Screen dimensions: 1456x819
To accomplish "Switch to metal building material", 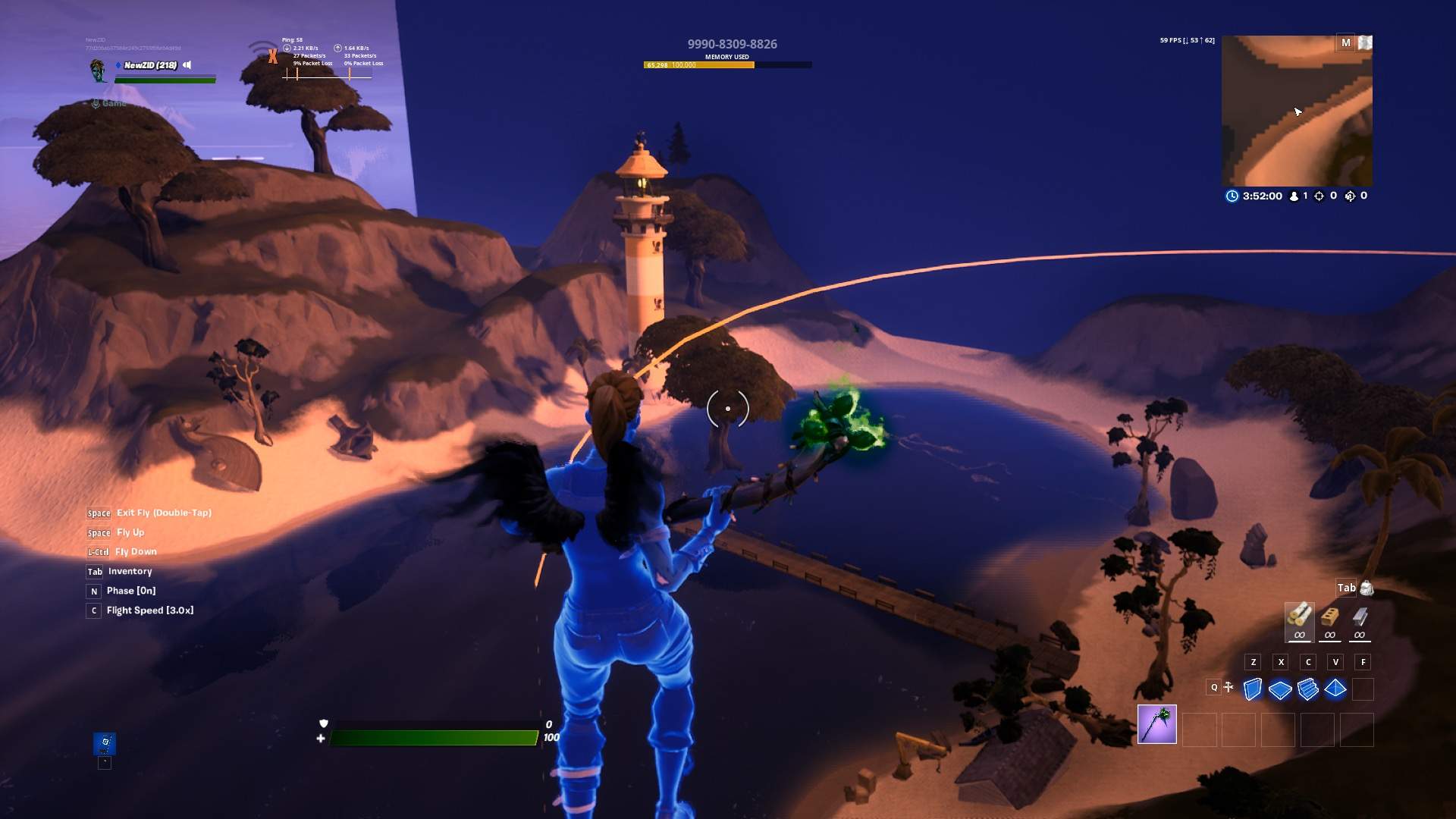I will (x=1360, y=617).
